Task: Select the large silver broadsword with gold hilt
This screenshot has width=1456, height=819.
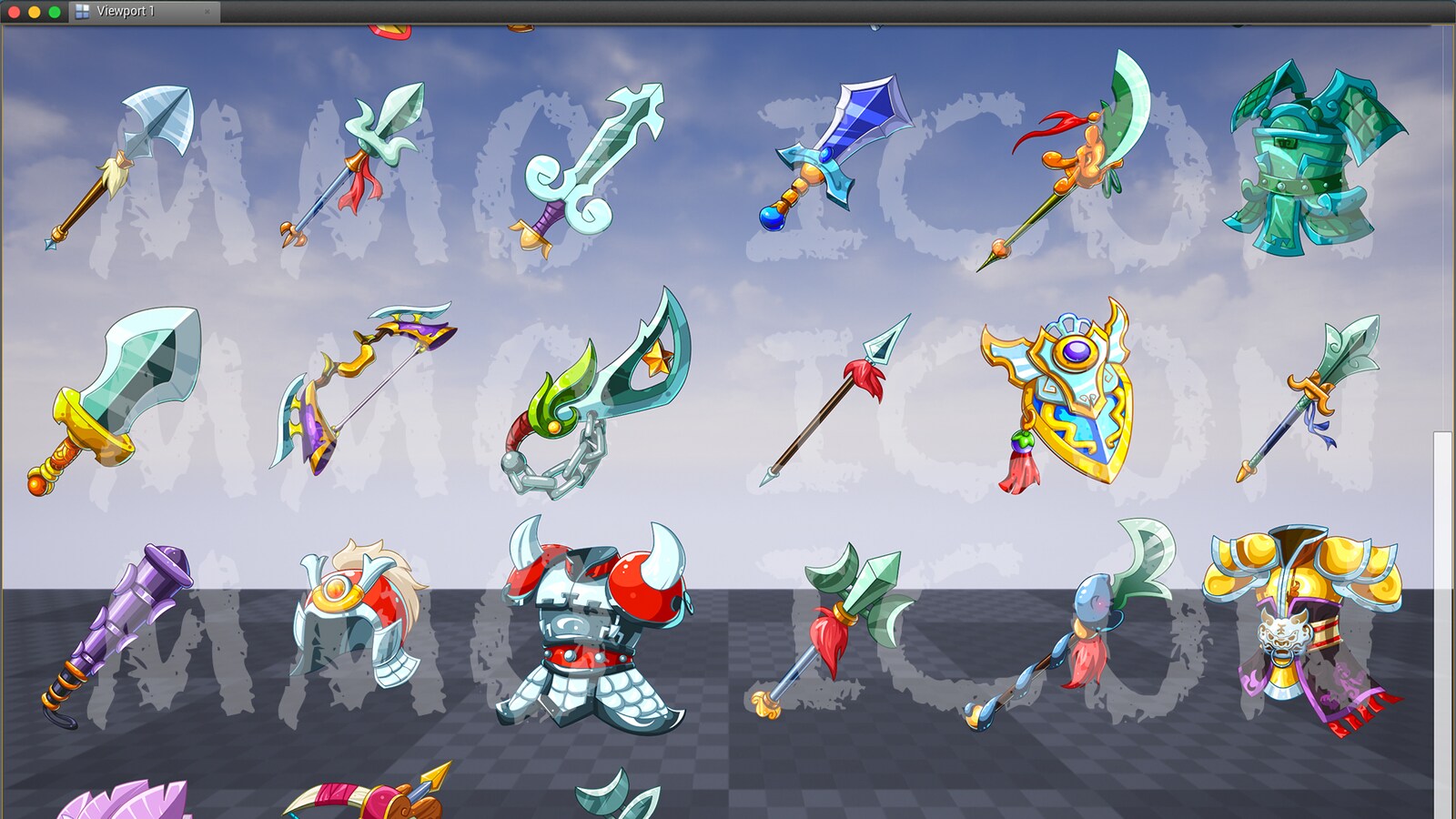Action: tap(118, 391)
